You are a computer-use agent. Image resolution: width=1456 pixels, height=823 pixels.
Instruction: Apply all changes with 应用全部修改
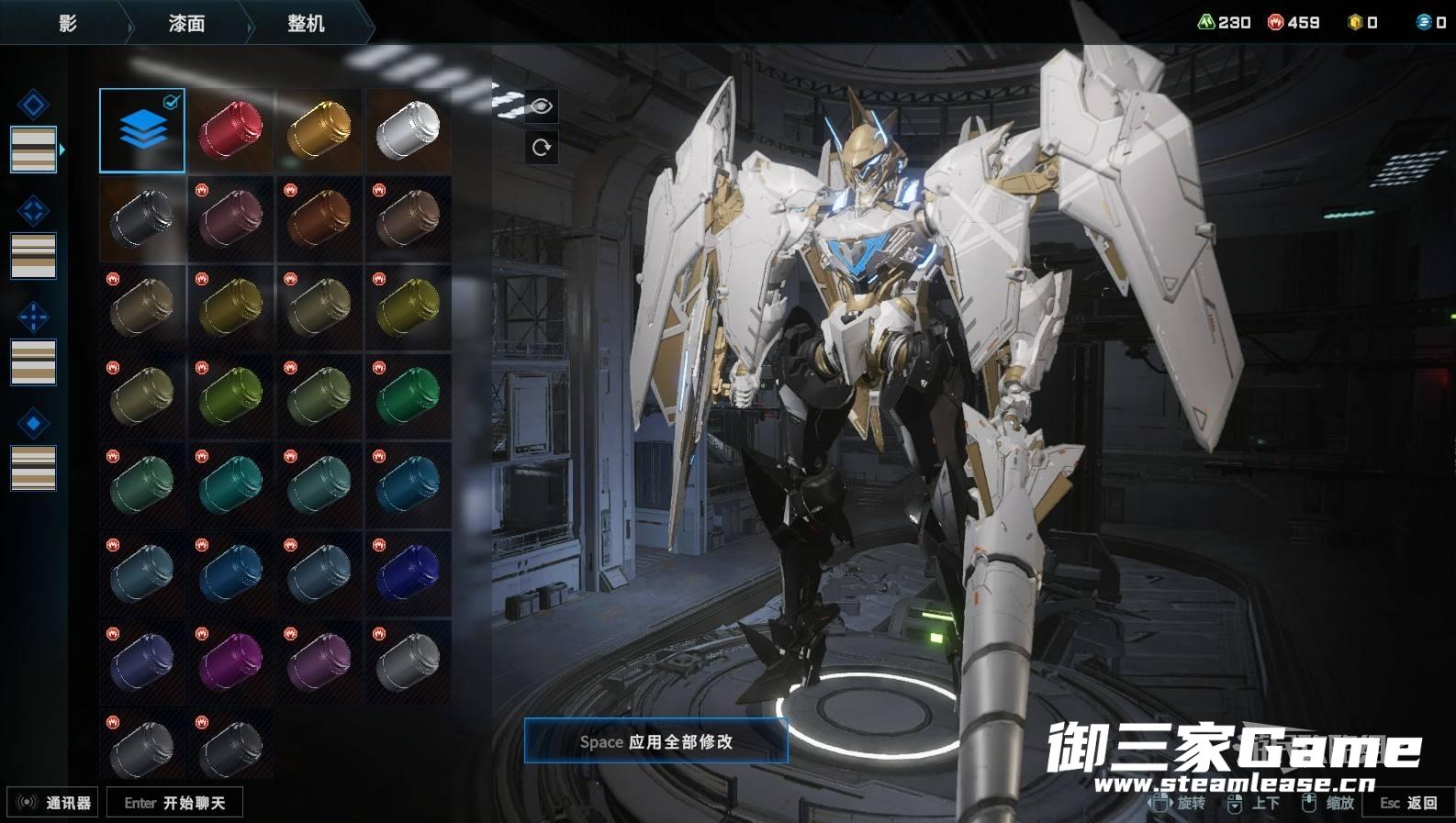[655, 741]
